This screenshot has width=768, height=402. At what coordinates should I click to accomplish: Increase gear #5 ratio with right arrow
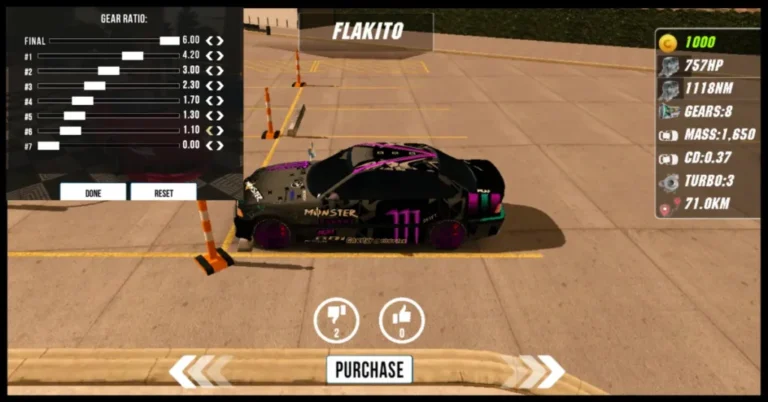pos(220,116)
